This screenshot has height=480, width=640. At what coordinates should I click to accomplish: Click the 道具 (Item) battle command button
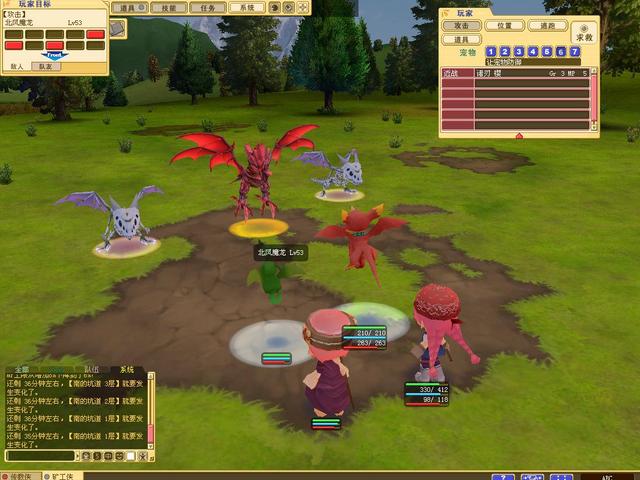462,39
